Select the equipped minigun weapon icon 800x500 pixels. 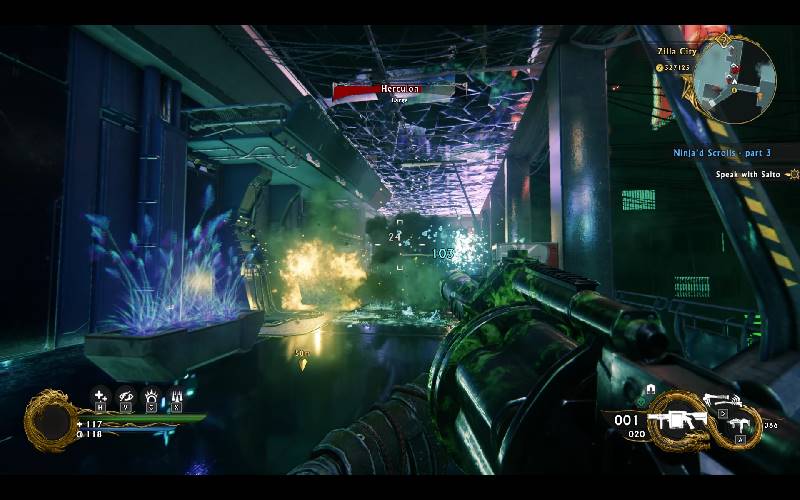pyautogui.click(x=676, y=416)
